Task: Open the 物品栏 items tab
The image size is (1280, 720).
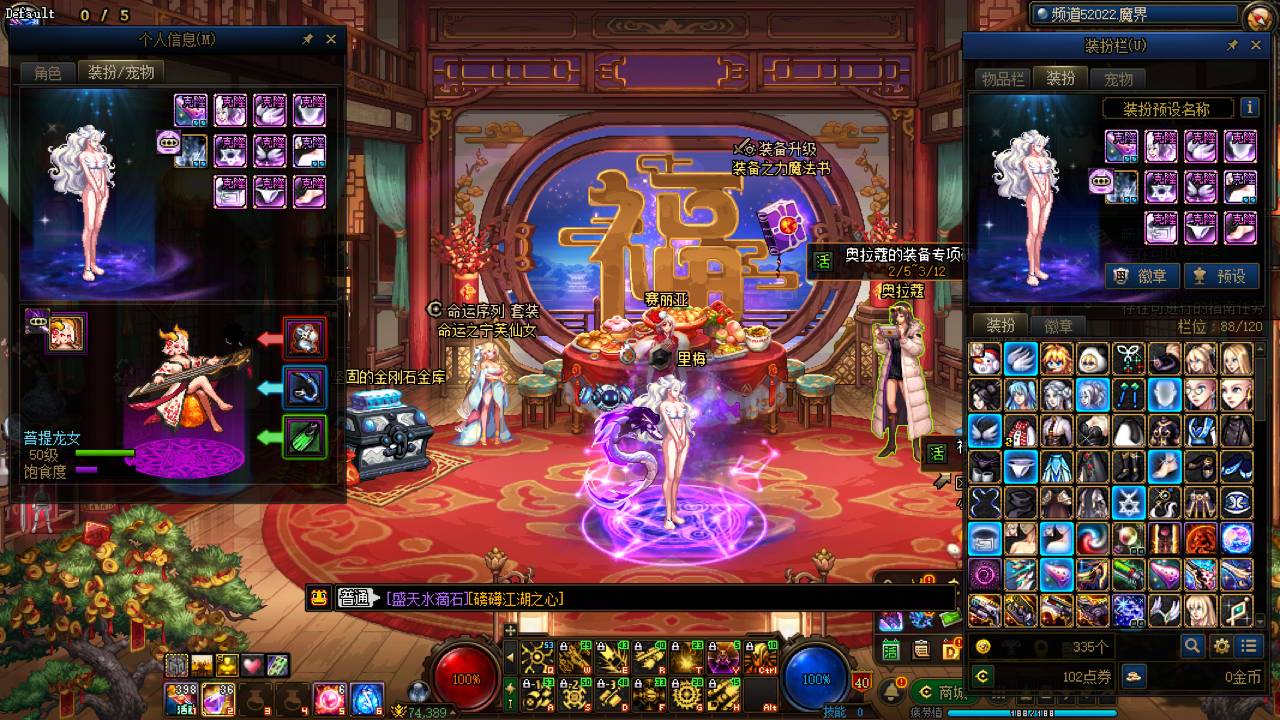Action: (x=1002, y=79)
